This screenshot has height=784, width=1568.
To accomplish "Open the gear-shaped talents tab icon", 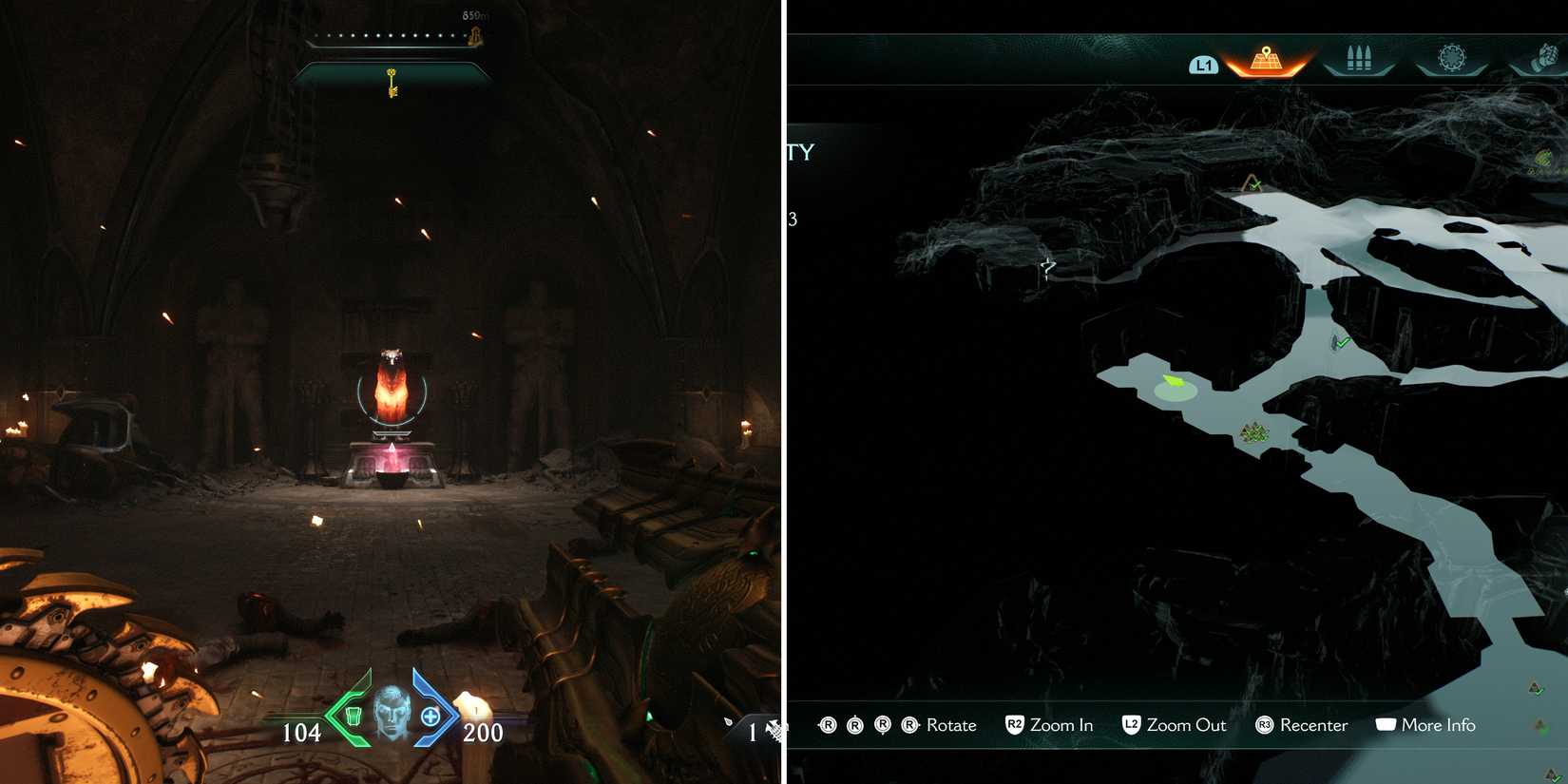I will (1452, 57).
